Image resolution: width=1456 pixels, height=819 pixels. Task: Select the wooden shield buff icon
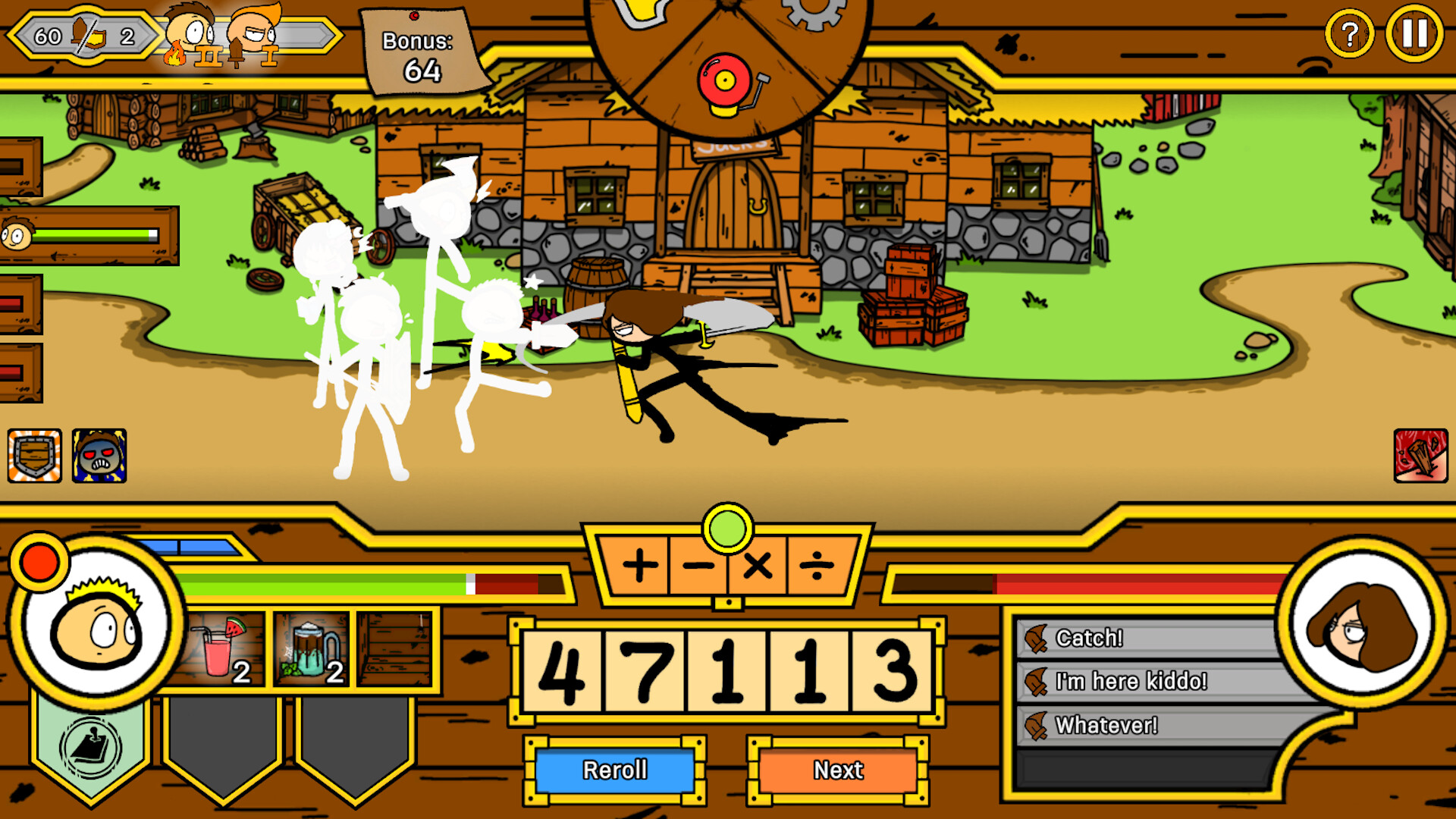click(34, 456)
